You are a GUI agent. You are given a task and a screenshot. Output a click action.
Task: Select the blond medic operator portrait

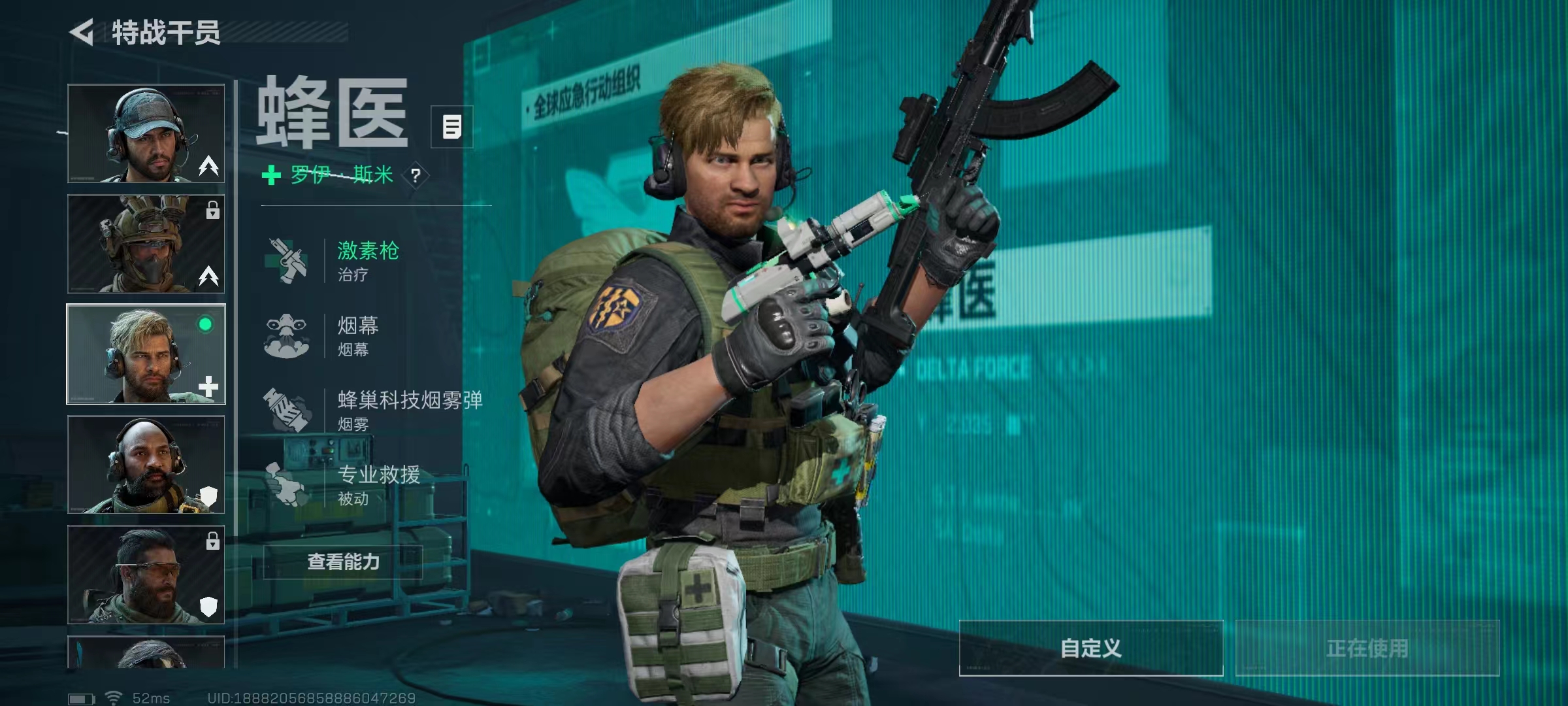(x=146, y=354)
